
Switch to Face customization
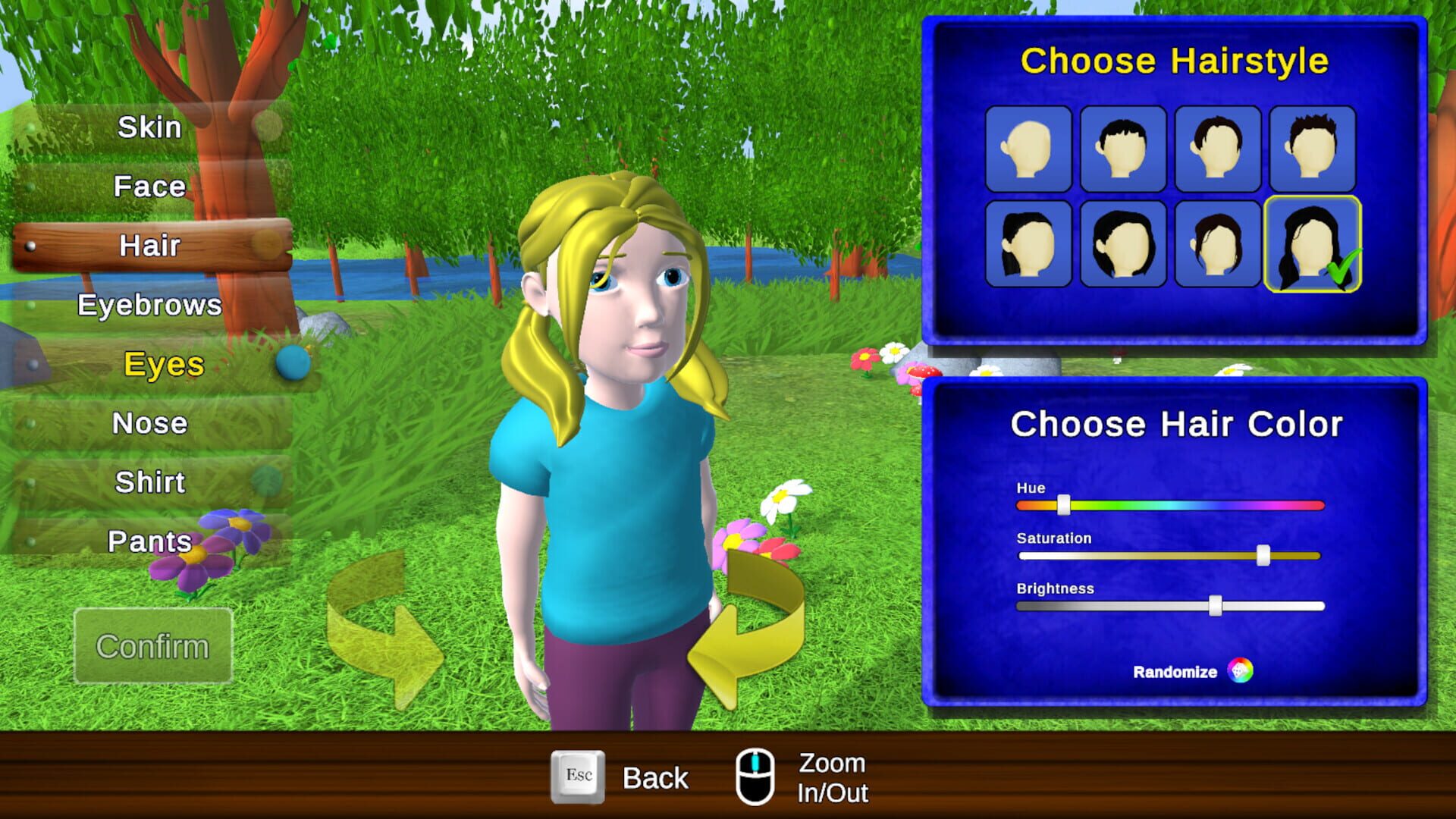148,186
